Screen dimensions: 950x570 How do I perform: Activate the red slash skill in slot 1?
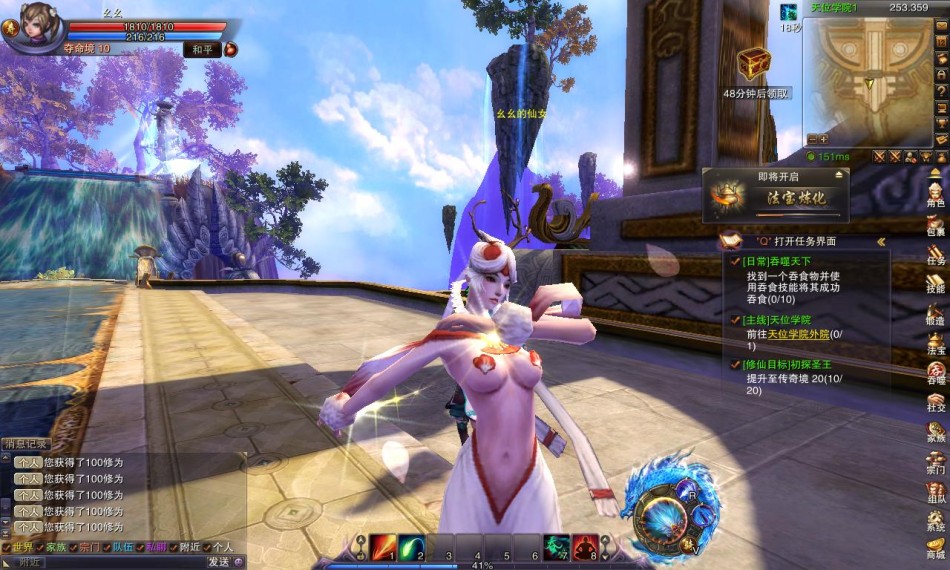[384, 546]
